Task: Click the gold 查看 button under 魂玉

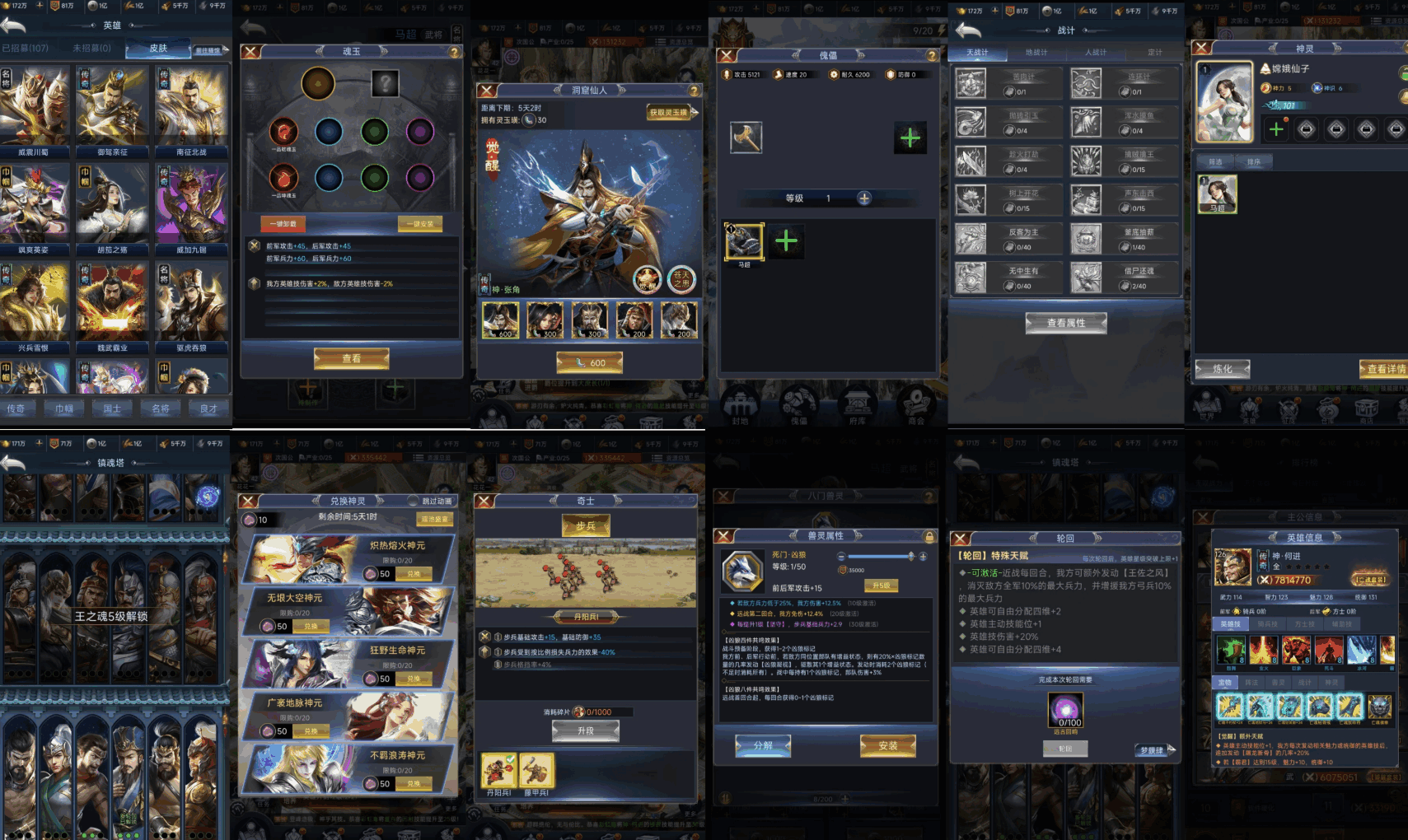Action: tap(351, 358)
